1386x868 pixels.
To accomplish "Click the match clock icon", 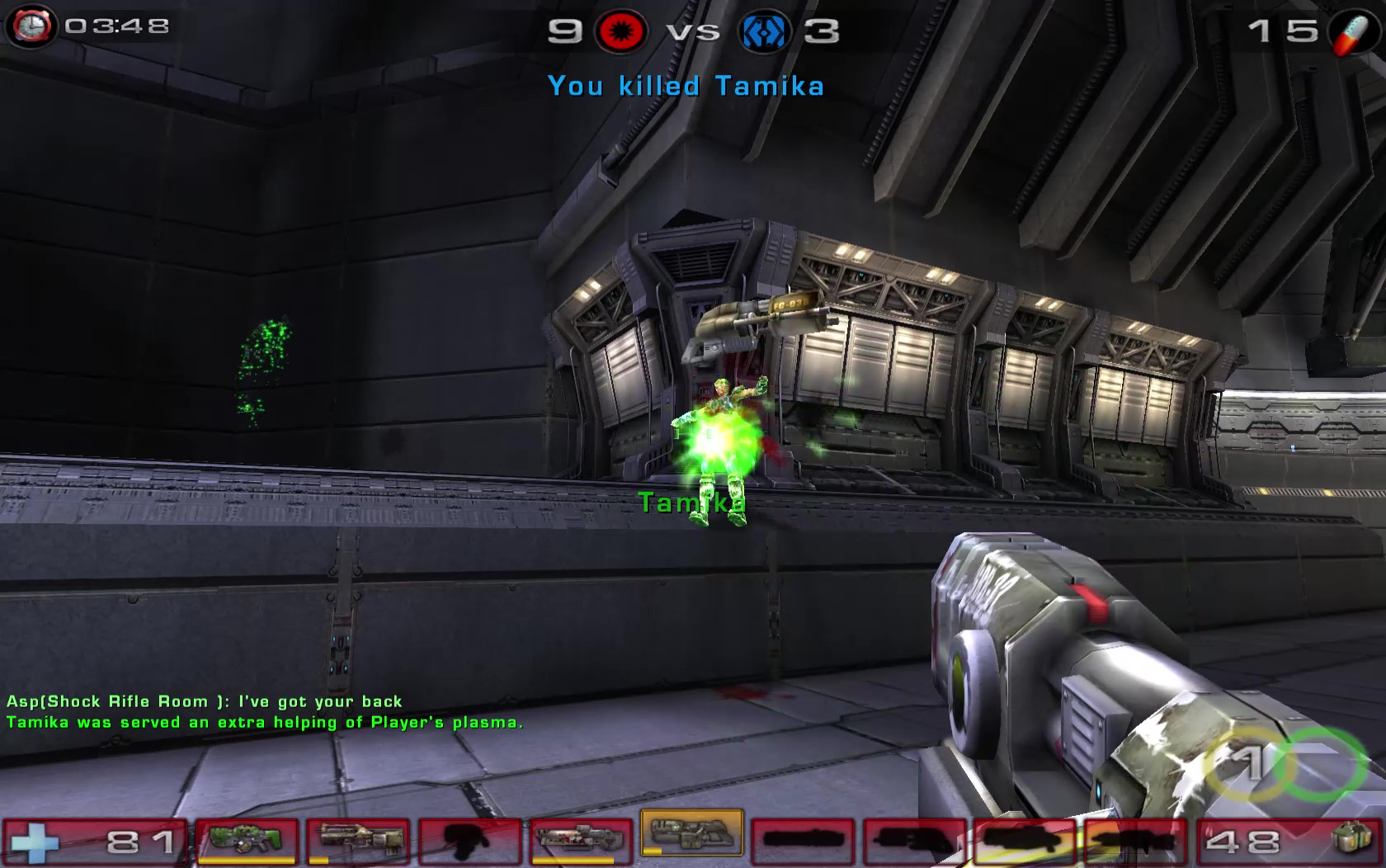I will pos(31,26).
